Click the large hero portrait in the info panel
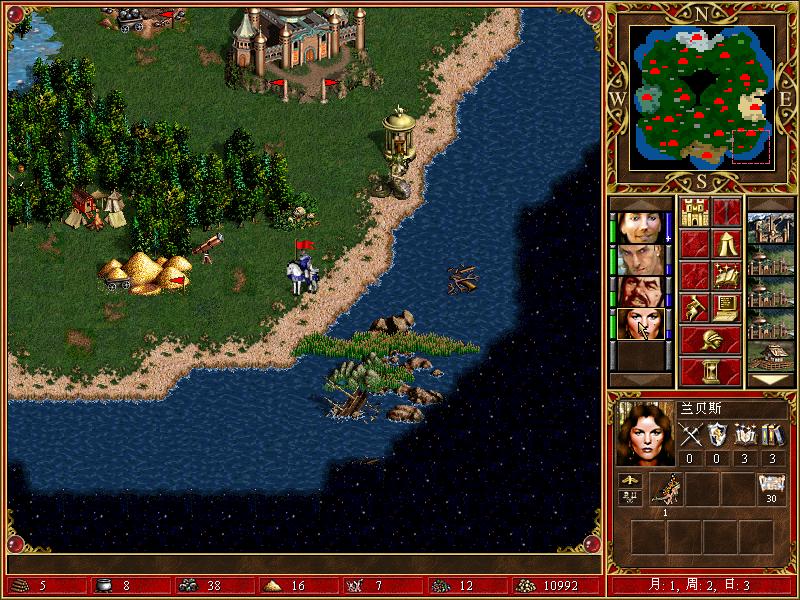Image resolution: width=800 pixels, height=600 pixels. coord(644,433)
